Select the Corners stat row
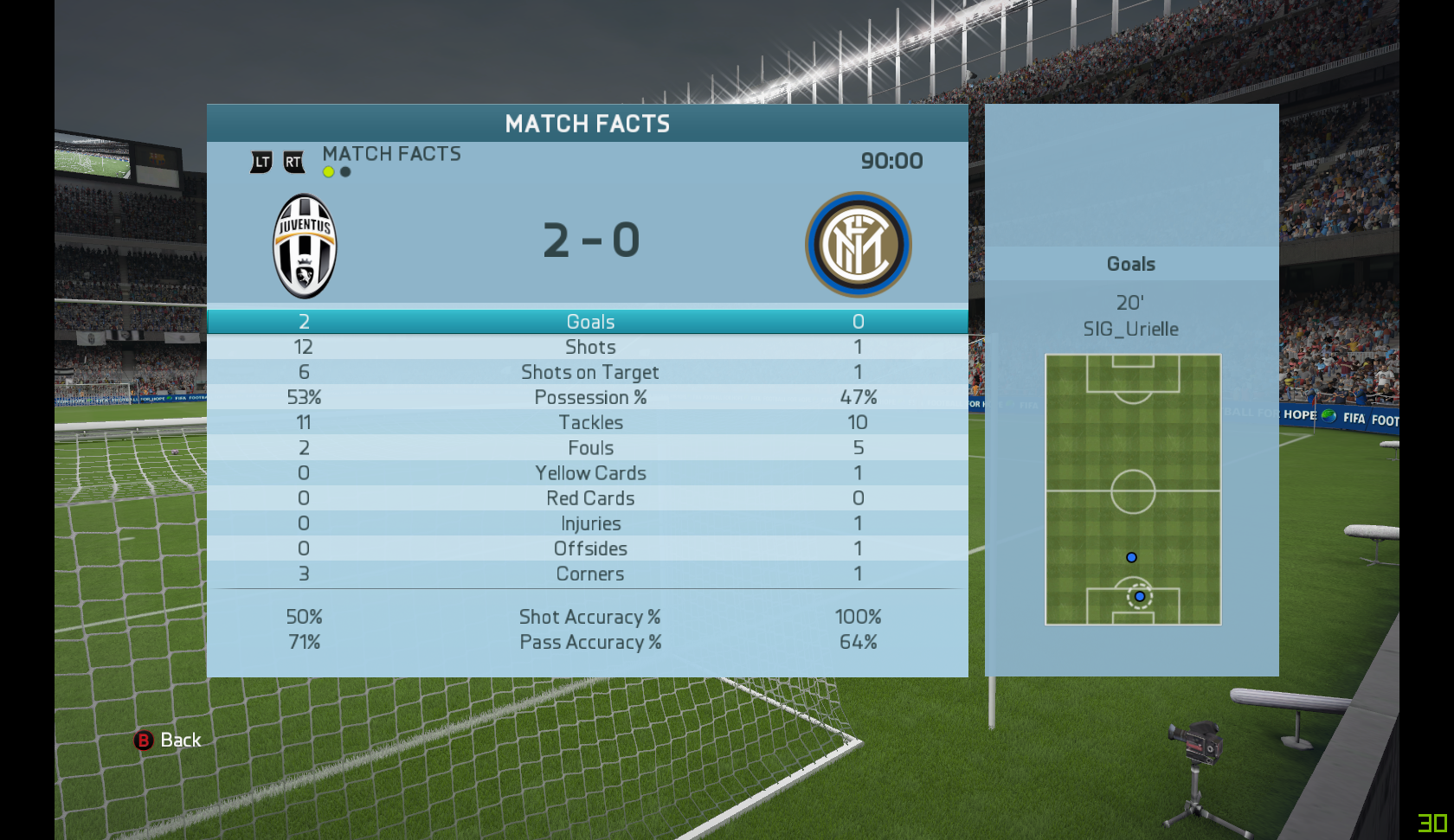 (589, 574)
